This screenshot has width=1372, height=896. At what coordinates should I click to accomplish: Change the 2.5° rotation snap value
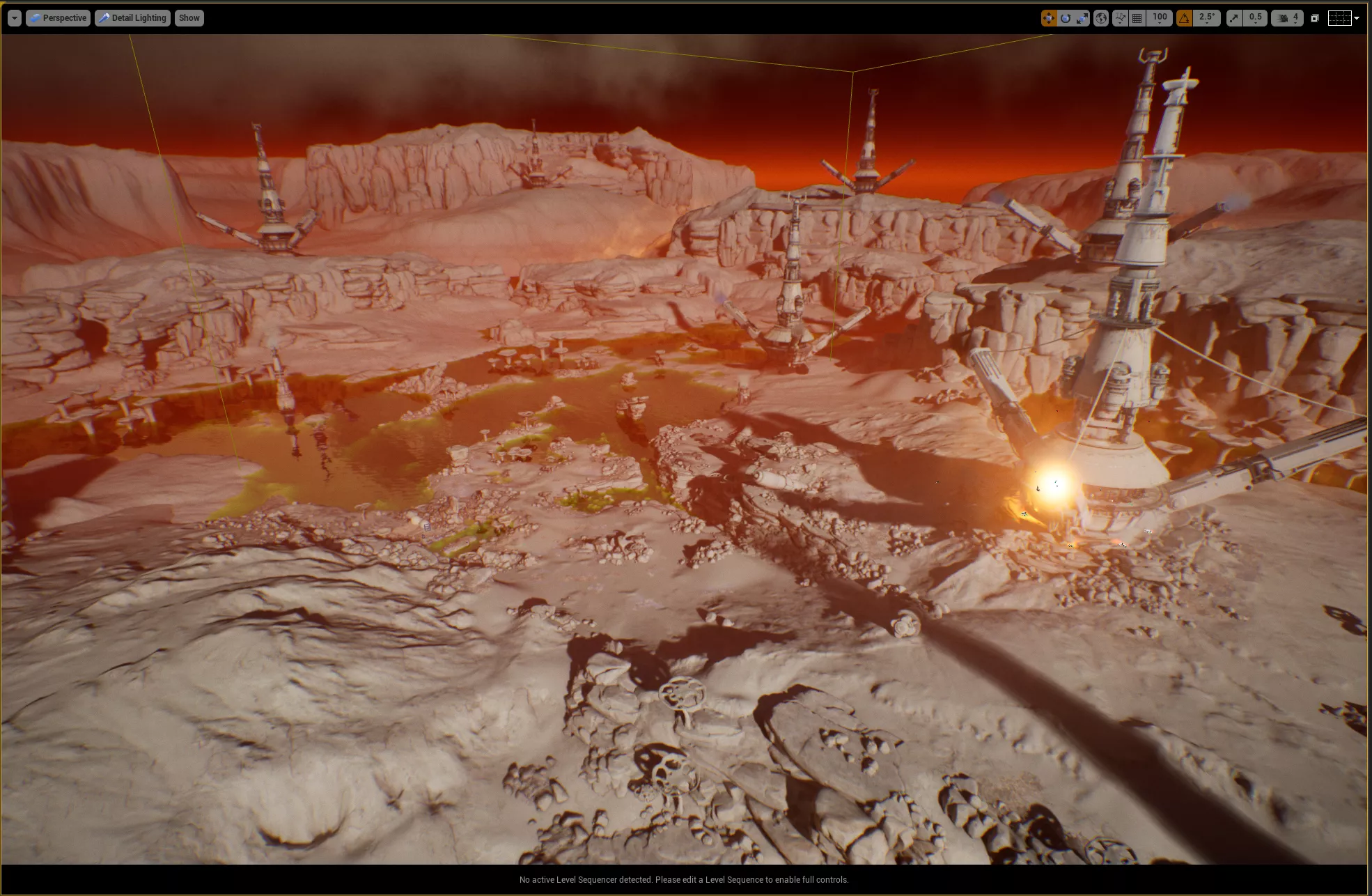click(1207, 18)
